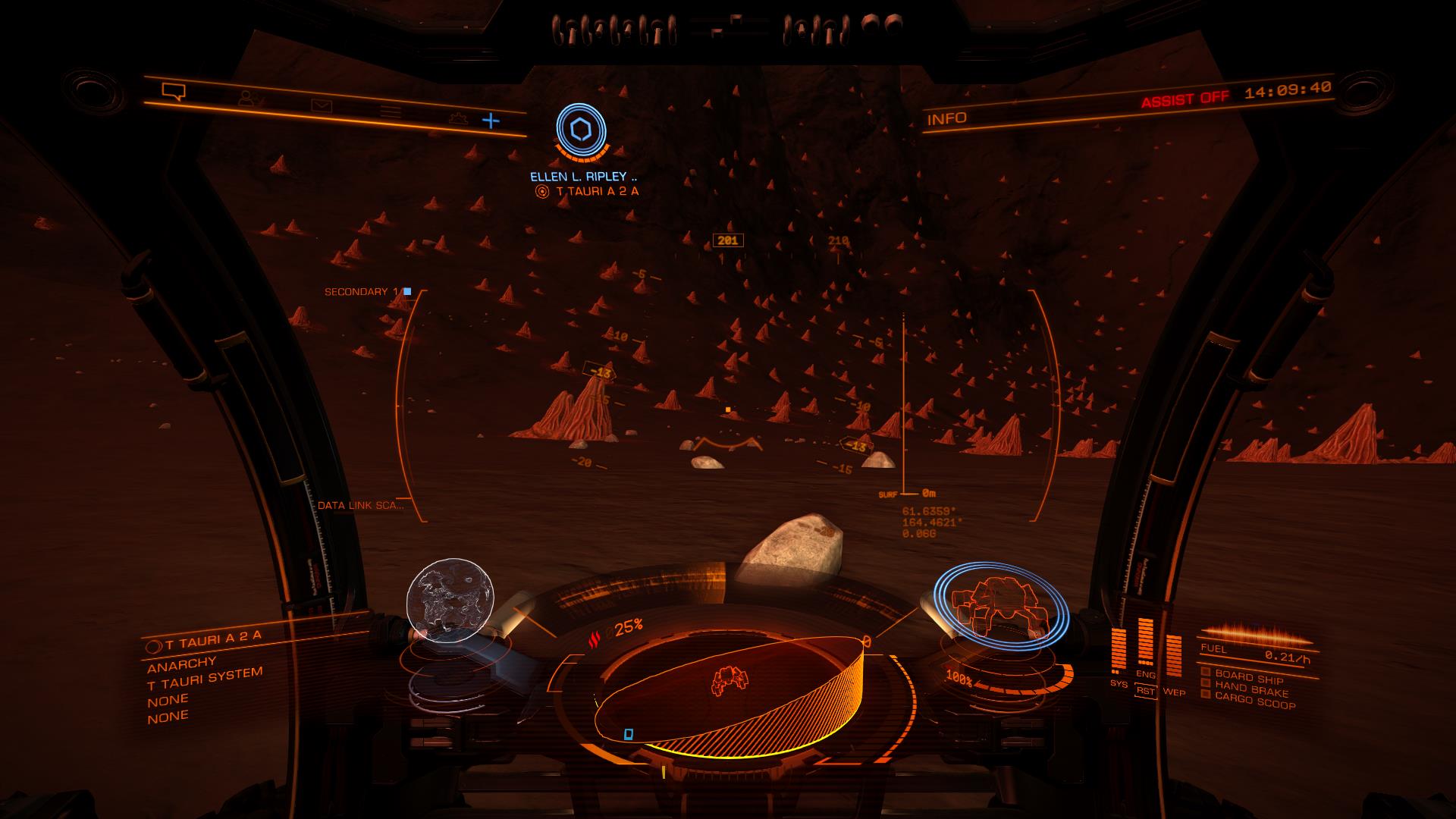Toggle the Board Ship indicator
Image resolution: width=1456 pixels, height=819 pixels.
[x=1247, y=677]
